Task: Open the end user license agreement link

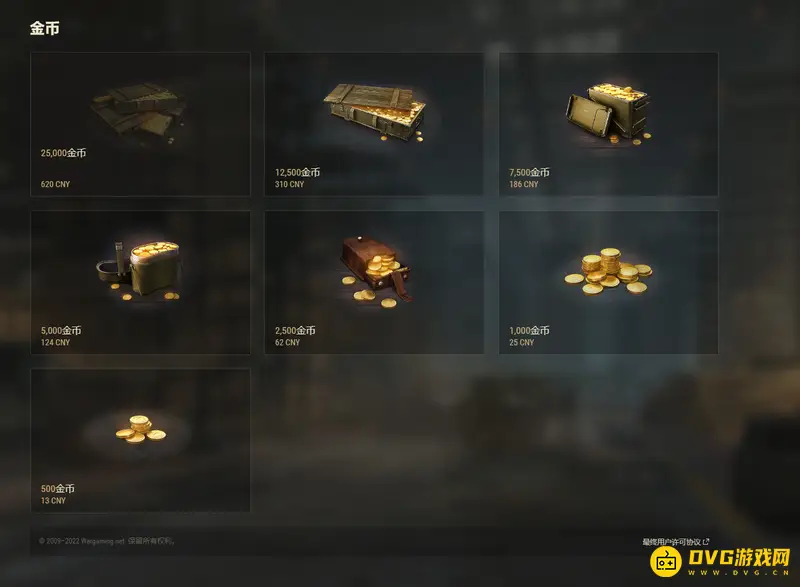Action: coord(675,541)
